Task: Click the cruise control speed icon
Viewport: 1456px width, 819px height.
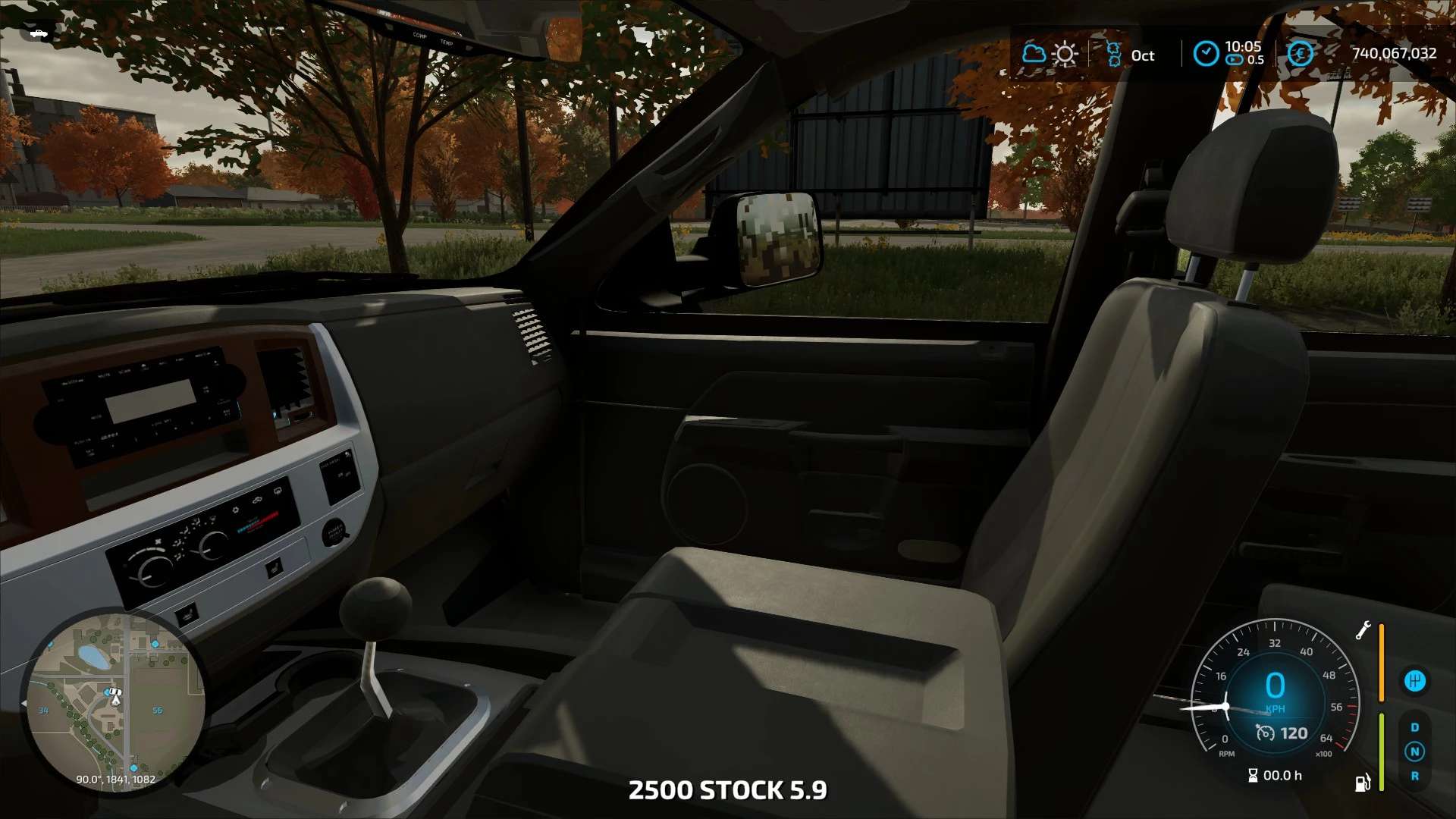Action: 1265,733
